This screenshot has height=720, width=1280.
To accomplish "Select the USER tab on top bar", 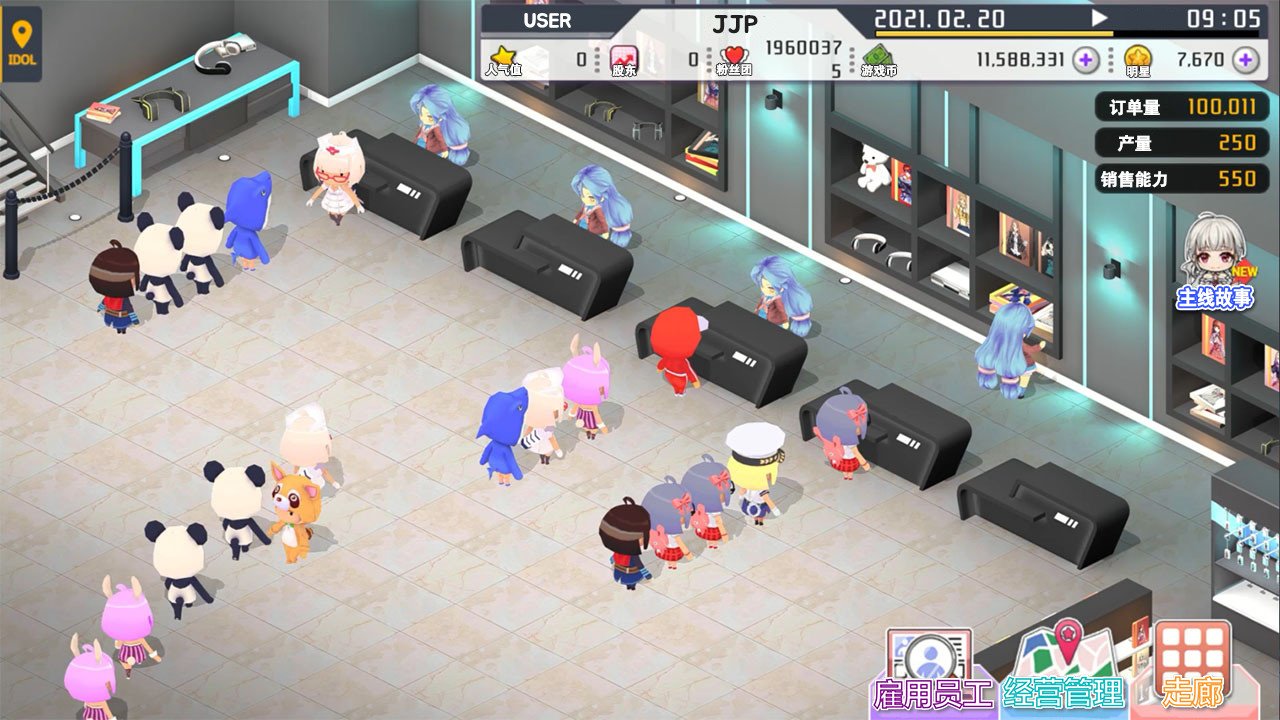I will (x=546, y=20).
